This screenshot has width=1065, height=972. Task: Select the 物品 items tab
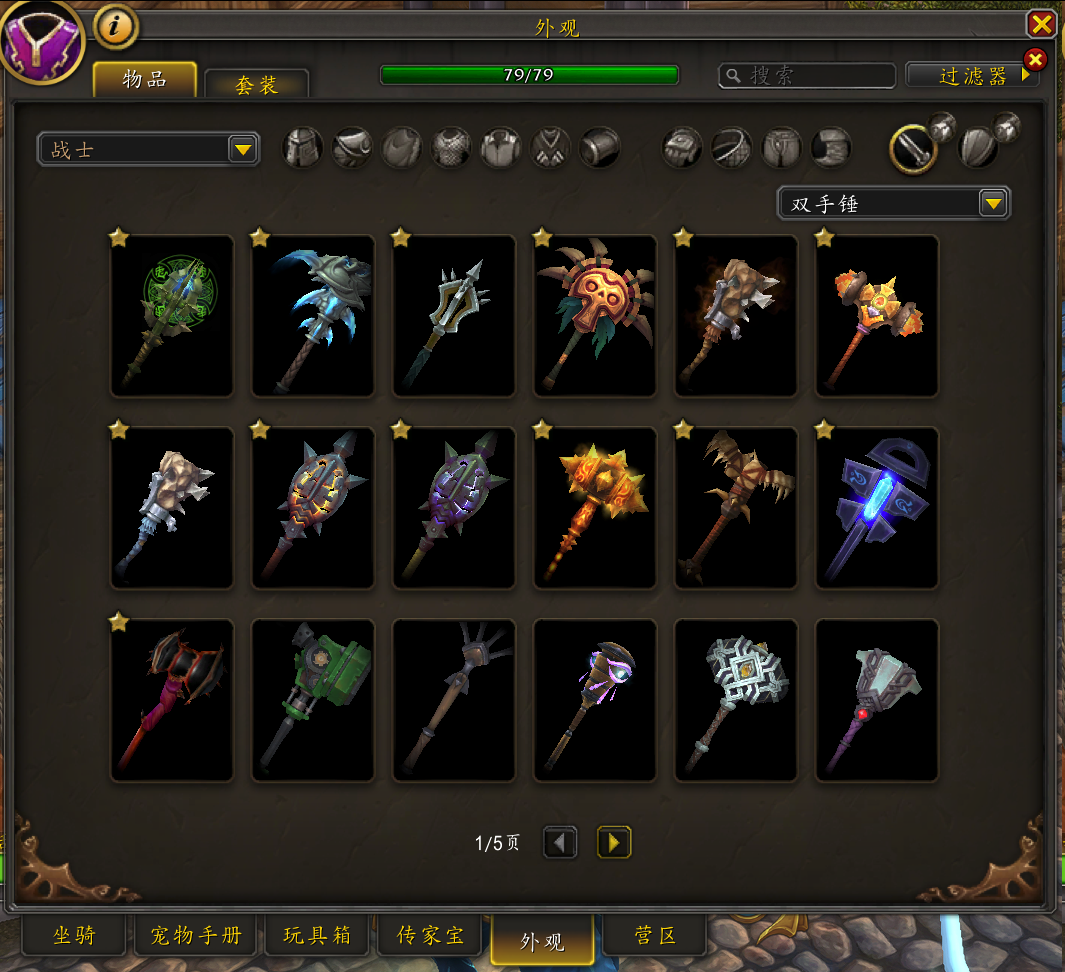[x=145, y=80]
